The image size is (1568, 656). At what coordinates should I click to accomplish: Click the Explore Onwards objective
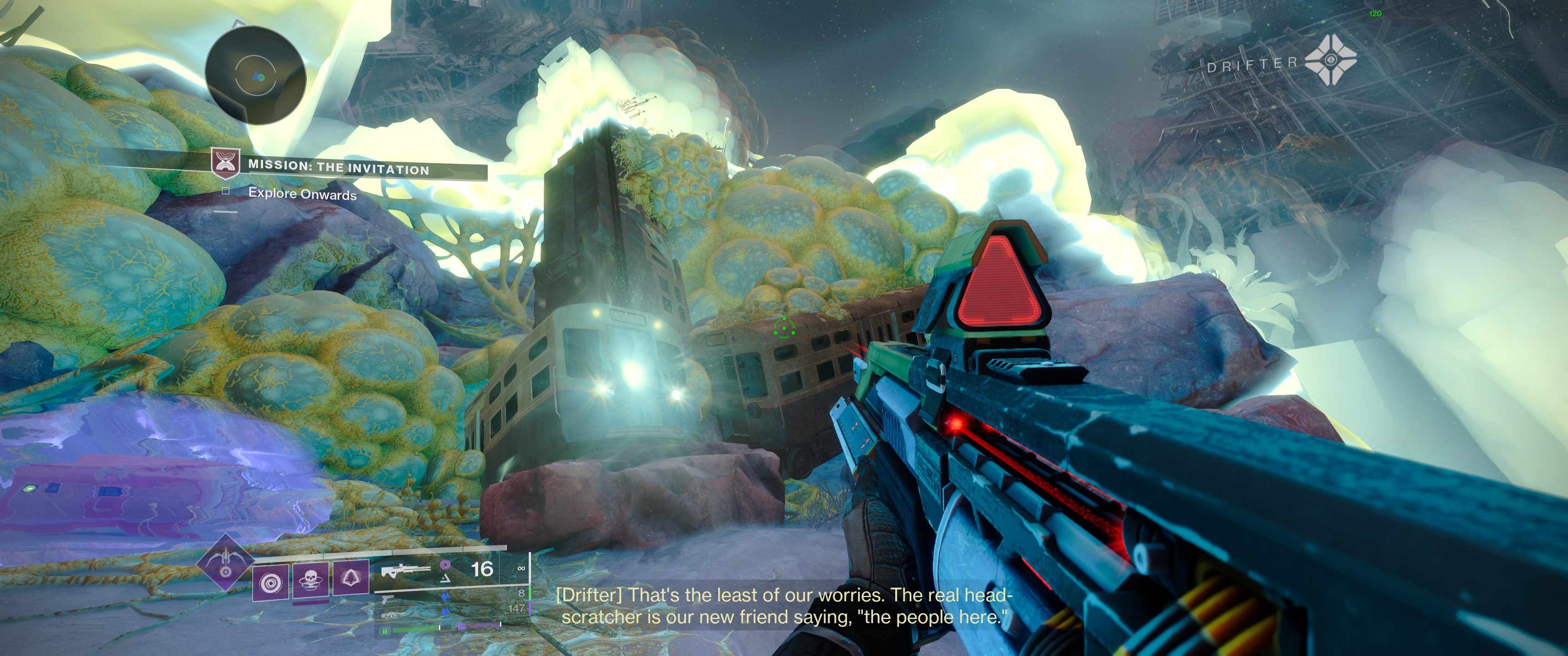tap(302, 194)
